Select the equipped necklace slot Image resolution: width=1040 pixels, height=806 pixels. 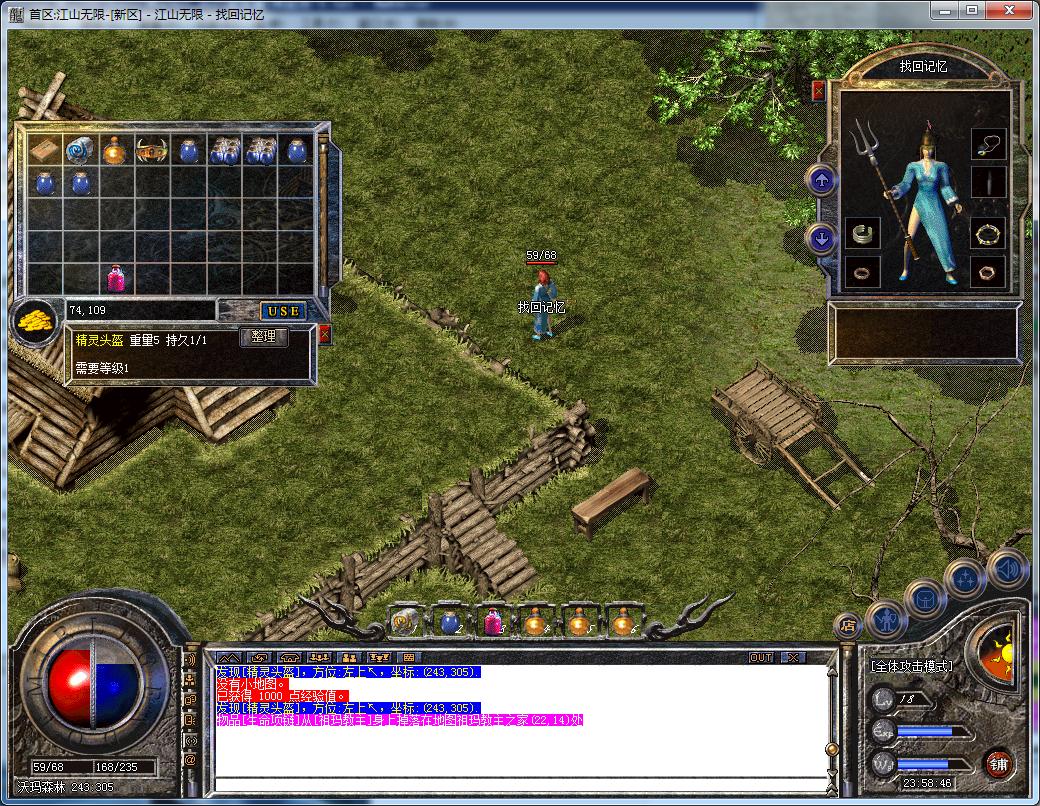click(988, 145)
